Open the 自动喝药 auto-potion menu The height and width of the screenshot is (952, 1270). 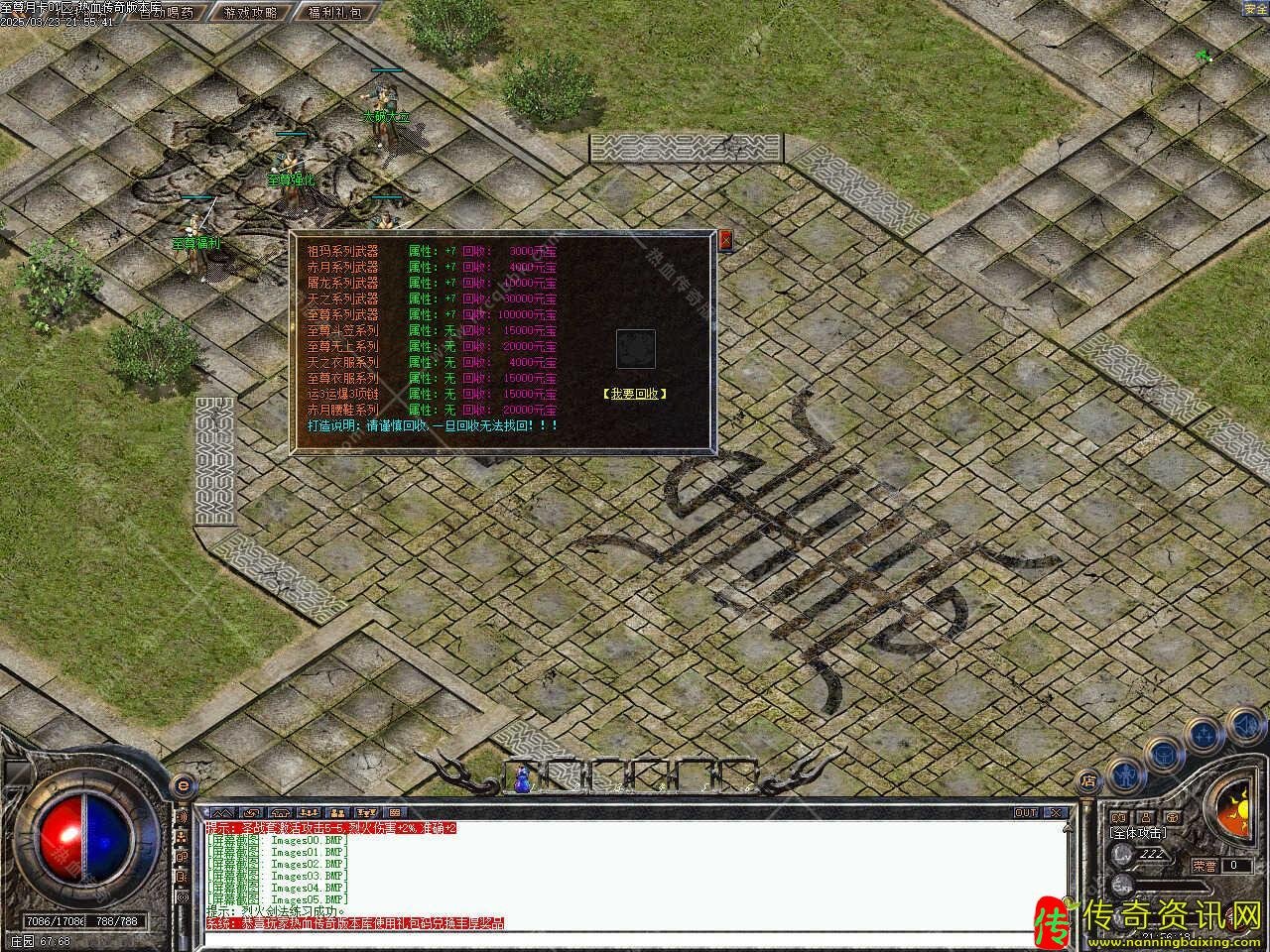click(165, 13)
